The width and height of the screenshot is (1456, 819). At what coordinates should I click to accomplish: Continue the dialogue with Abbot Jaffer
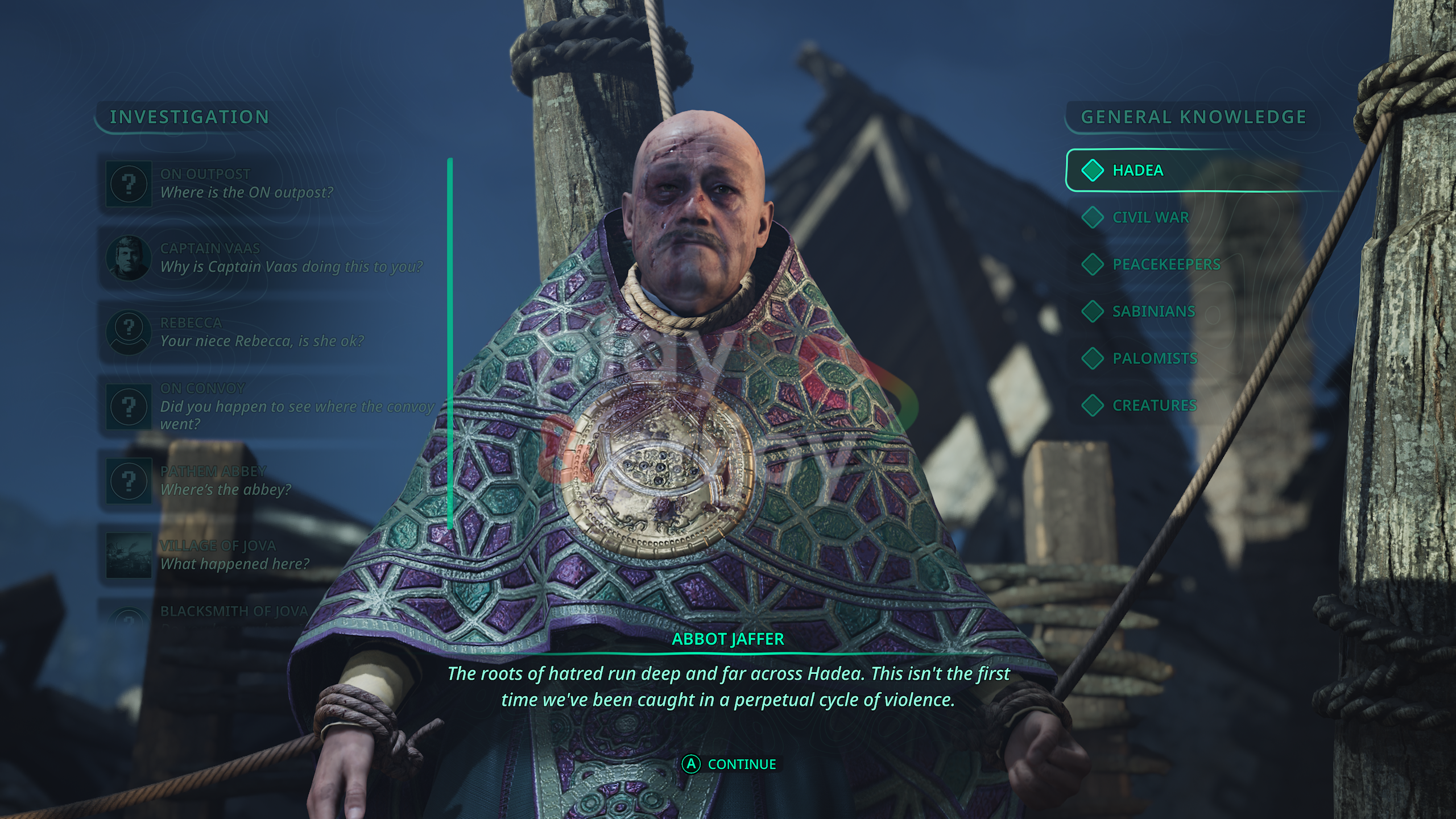click(729, 764)
